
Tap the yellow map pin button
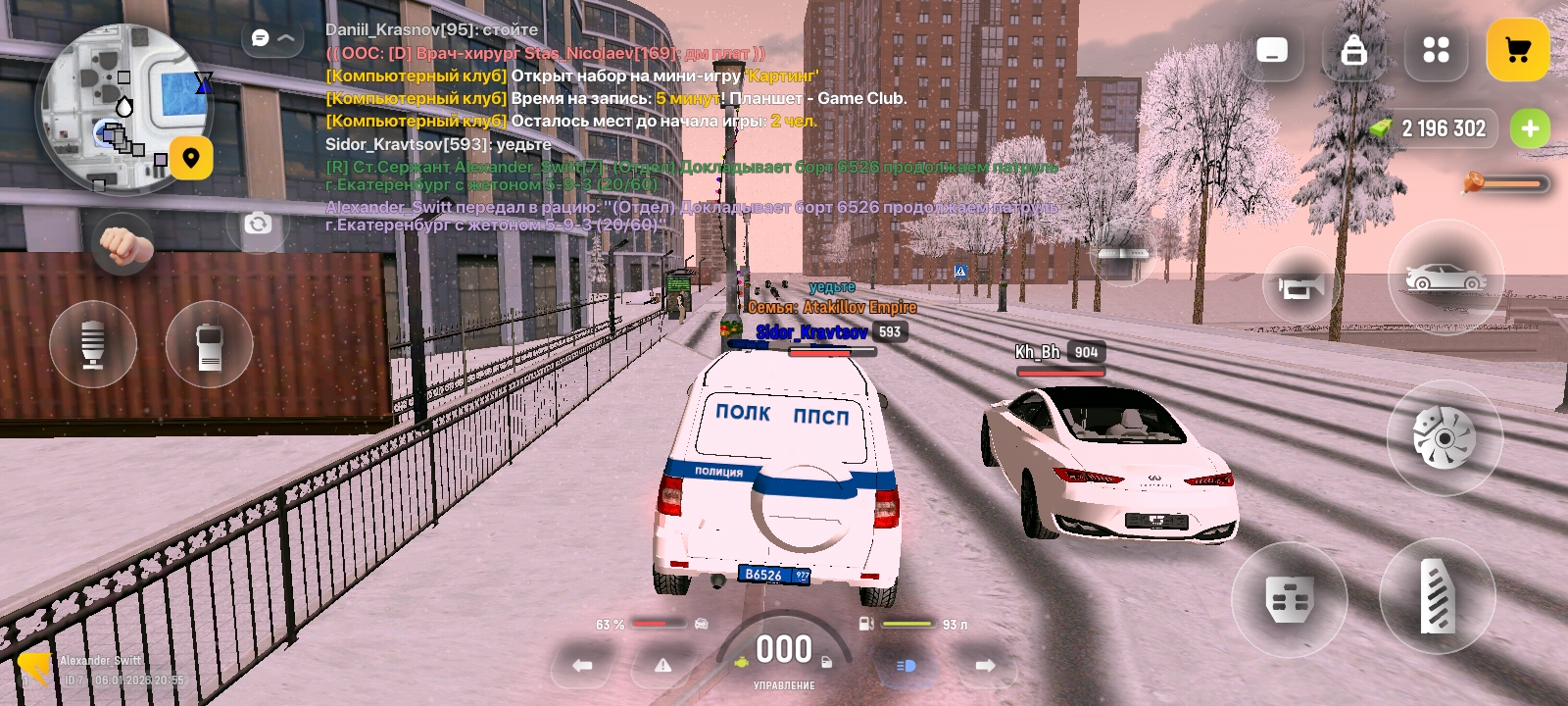click(x=191, y=158)
